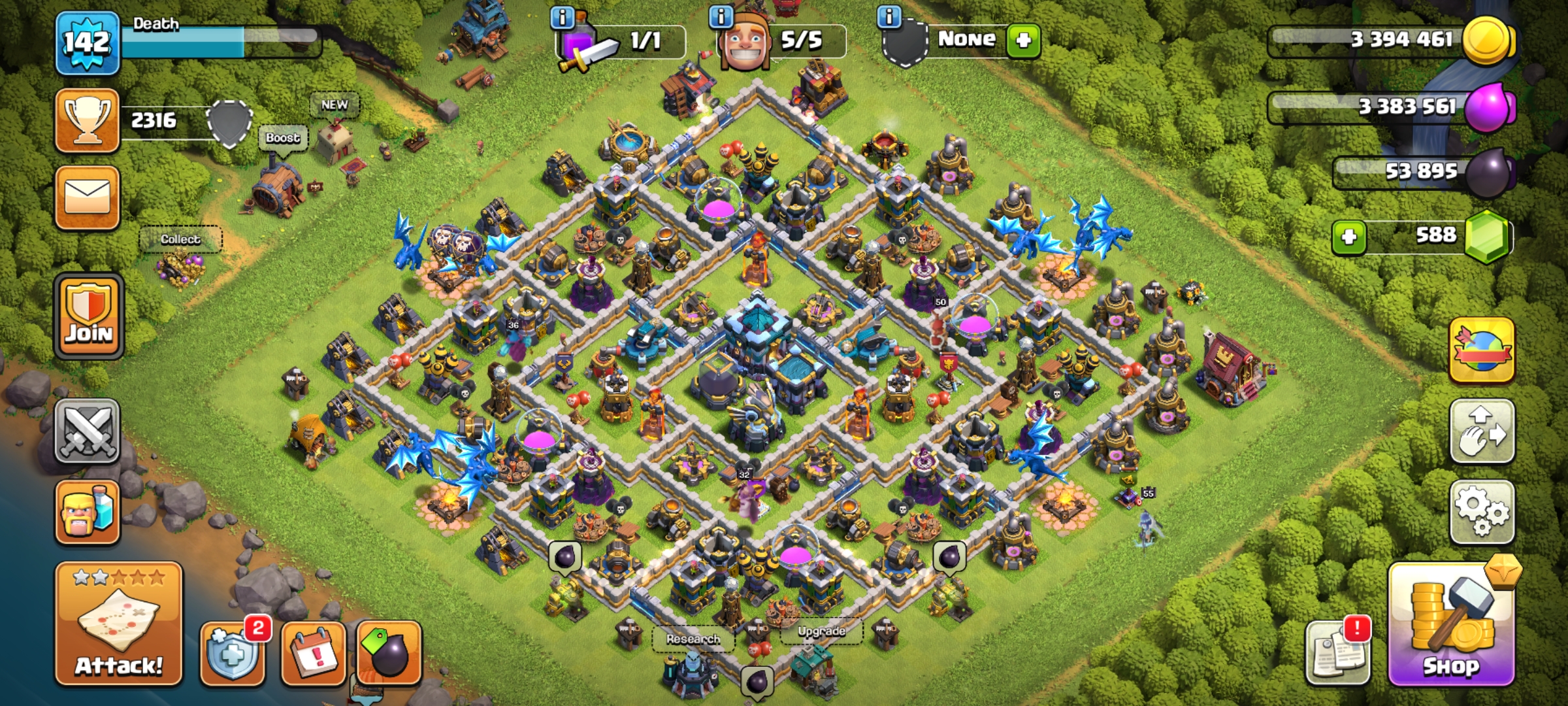The height and width of the screenshot is (706, 1568).
Task: Open the notes list with alert
Action: pos(1337,652)
